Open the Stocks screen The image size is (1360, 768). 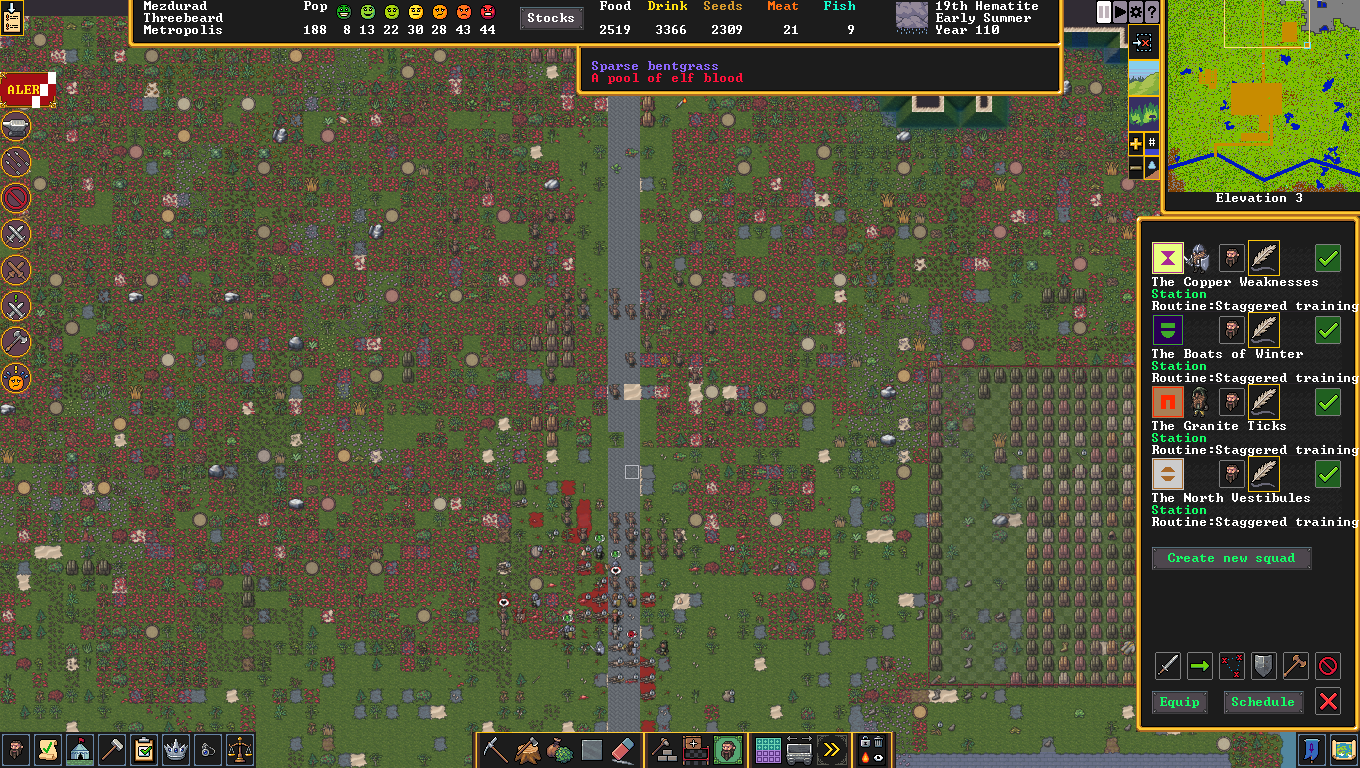(551, 18)
